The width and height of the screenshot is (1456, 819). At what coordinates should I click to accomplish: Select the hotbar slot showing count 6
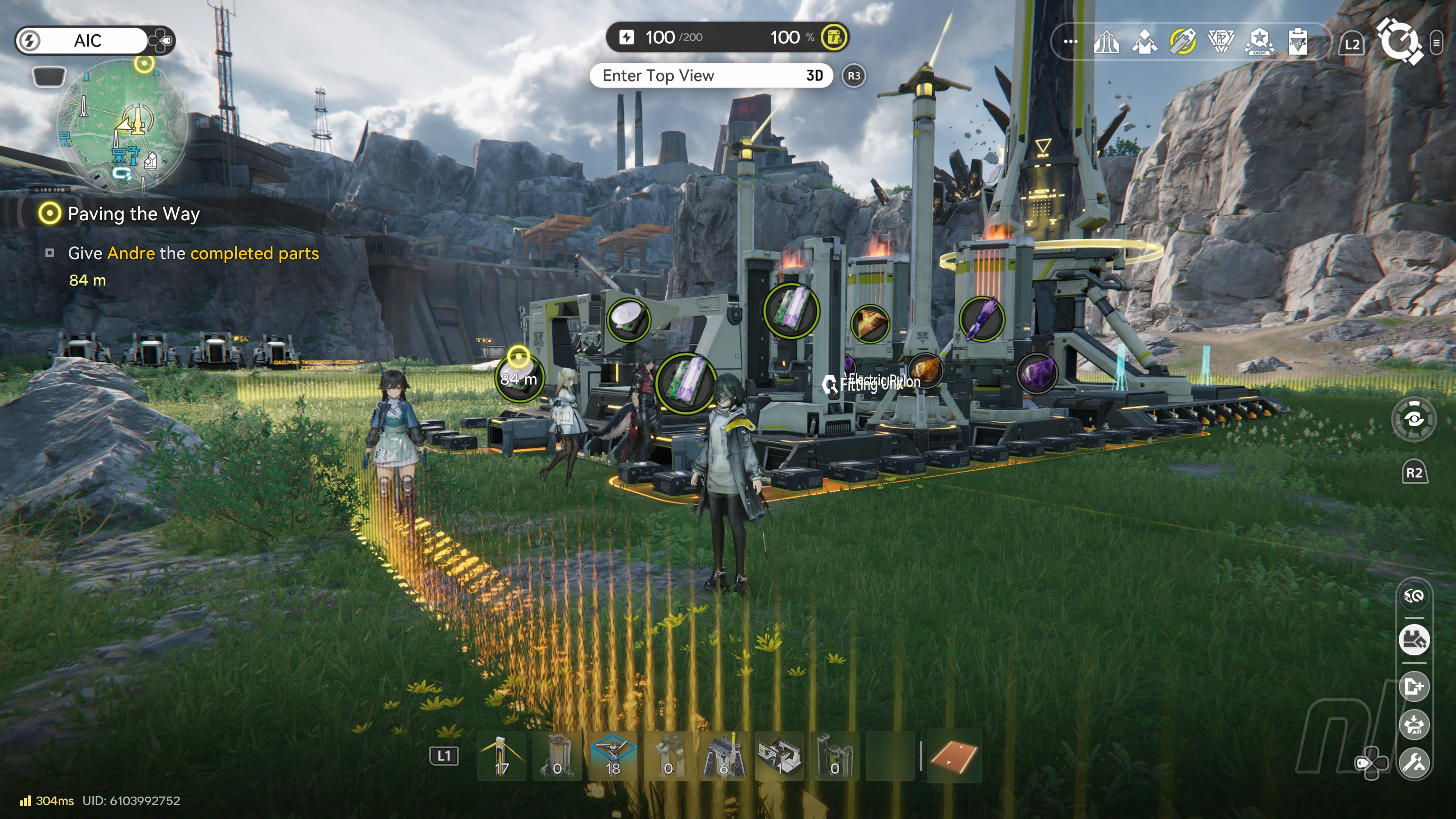point(723,756)
